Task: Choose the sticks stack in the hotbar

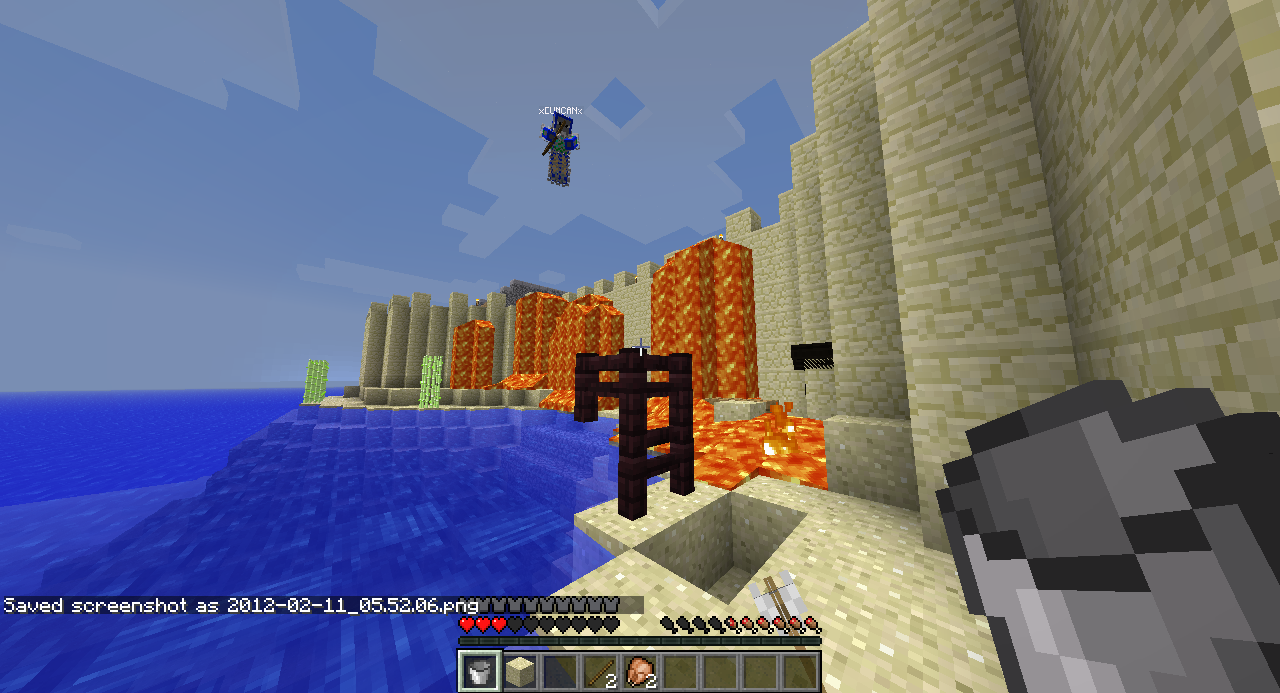Action: point(599,671)
